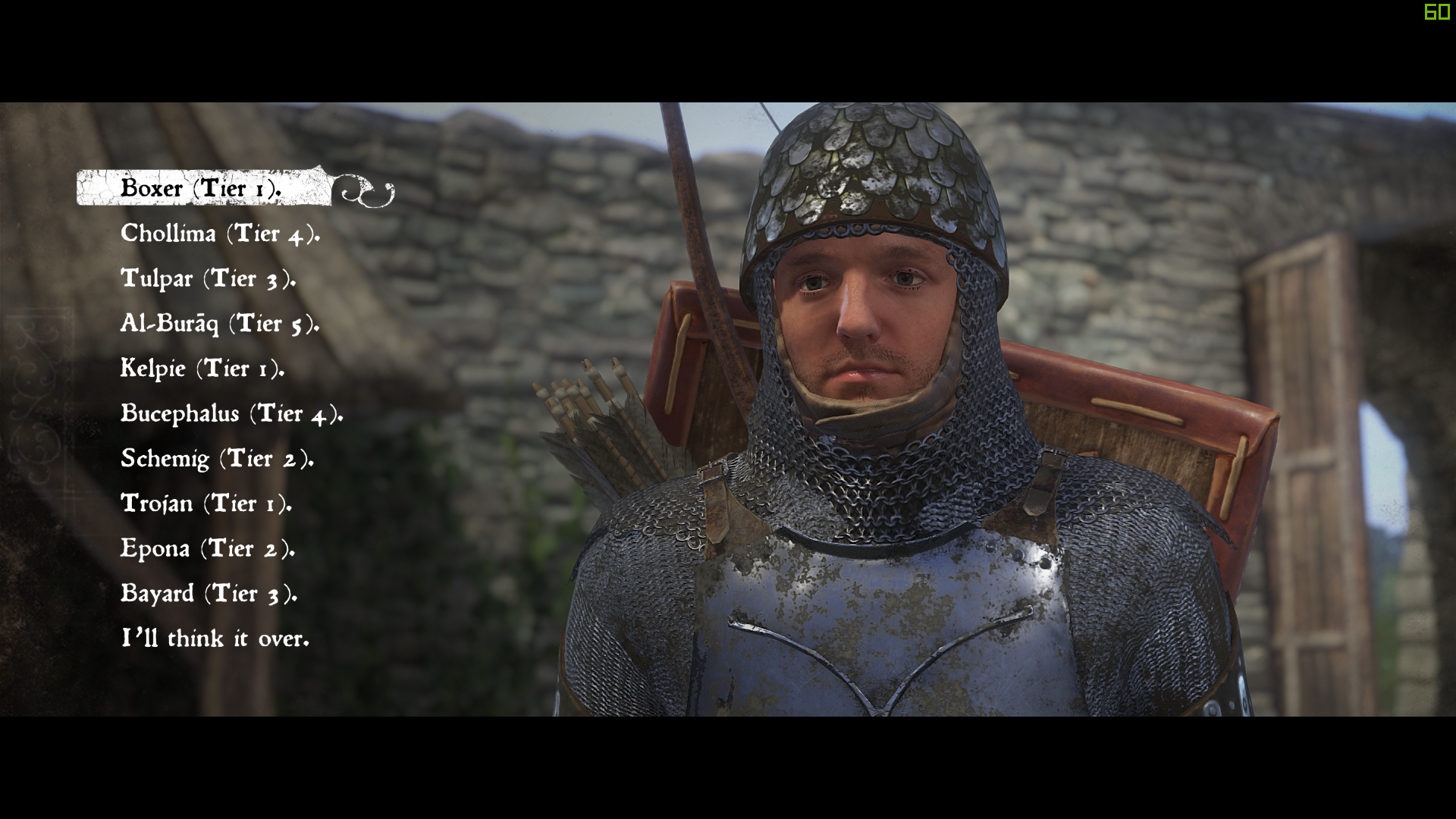The height and width of the screenshot is (819, 1456).
Task: Pick the Tulpar (Tier 3) dialogue option
Action: (209, 279)
